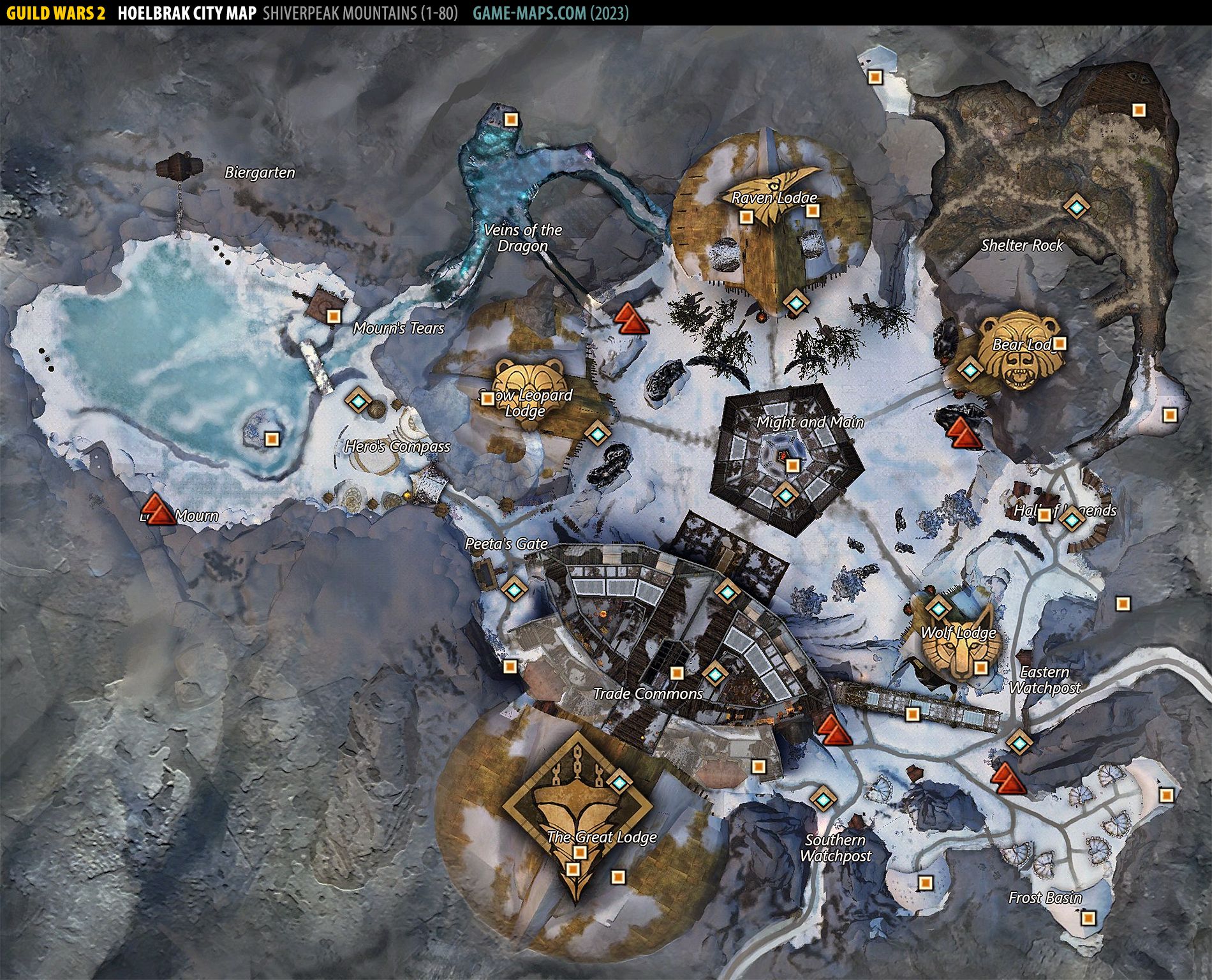Select the vista marker below Bear Lodge
This screenshot has height=980, width=1212.
tap(959, 432)
